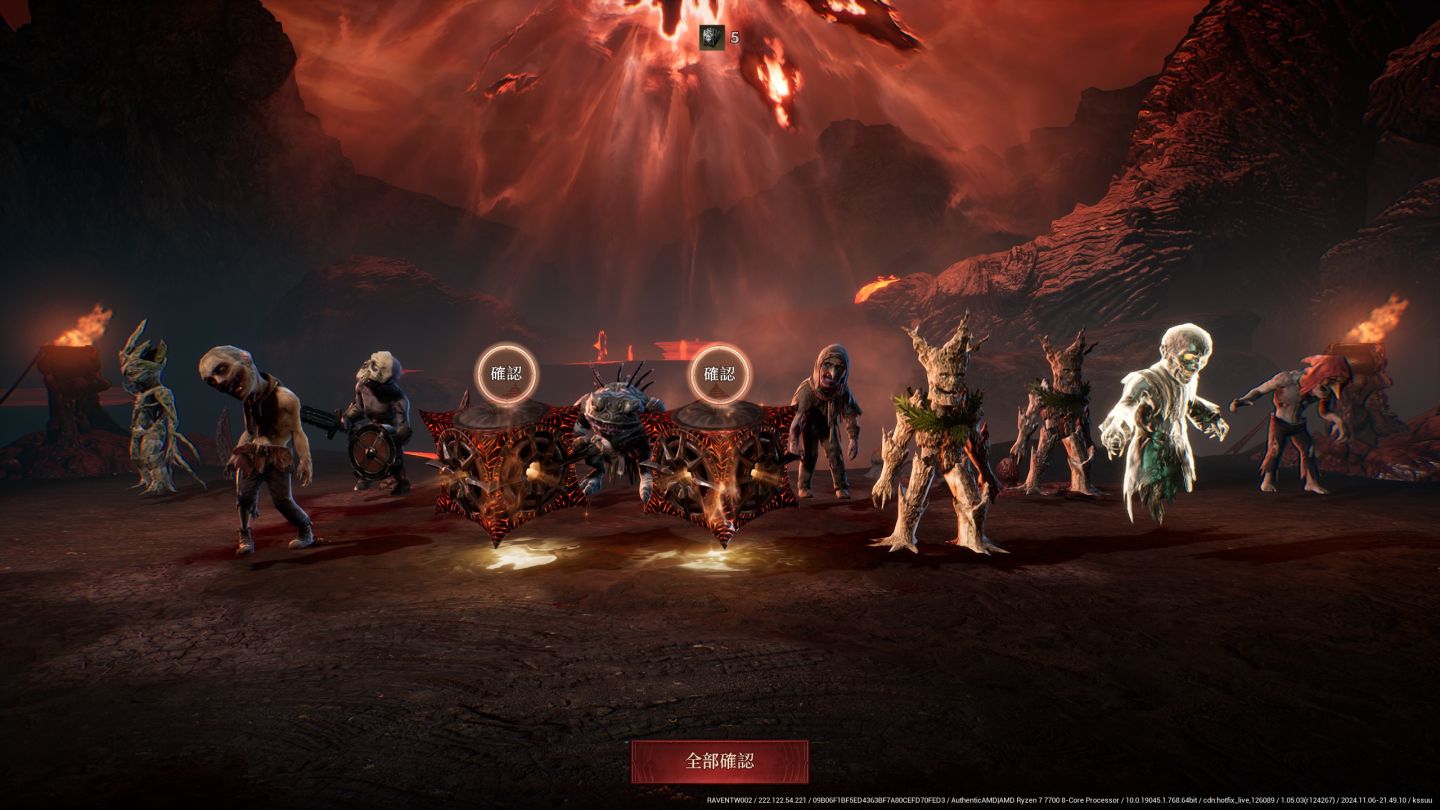1440x810 pixels.
Task: Reveal the 確認 chest beside the hooded ghoul
Action: point(719,374)
